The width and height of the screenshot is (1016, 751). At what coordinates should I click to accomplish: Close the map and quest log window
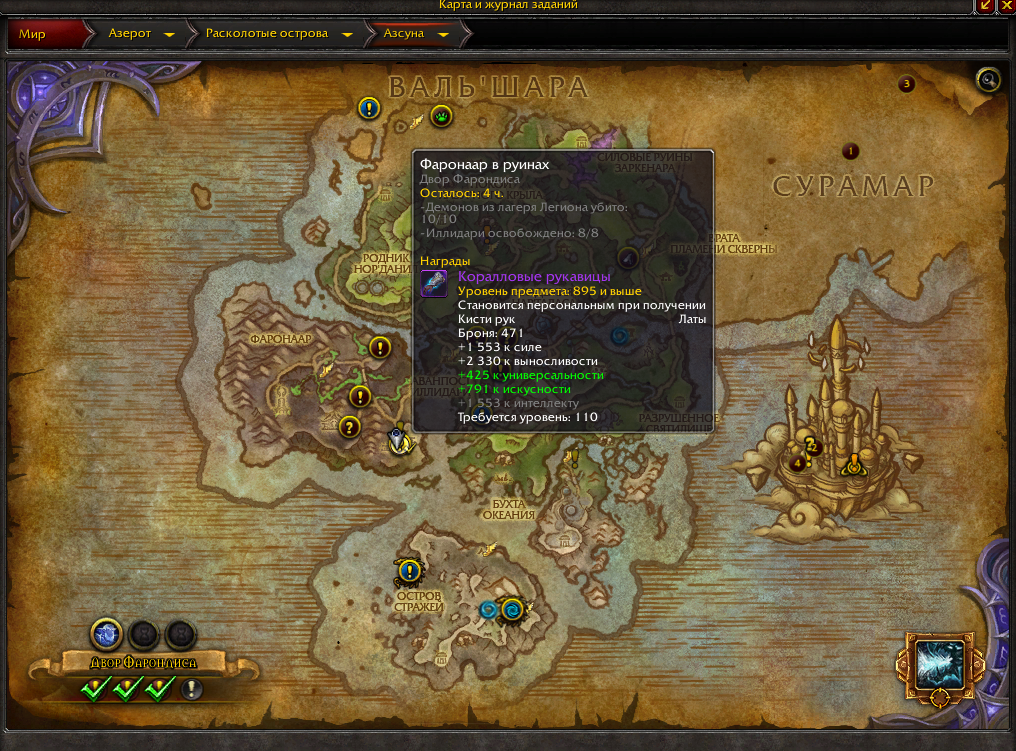point(1006,5)
